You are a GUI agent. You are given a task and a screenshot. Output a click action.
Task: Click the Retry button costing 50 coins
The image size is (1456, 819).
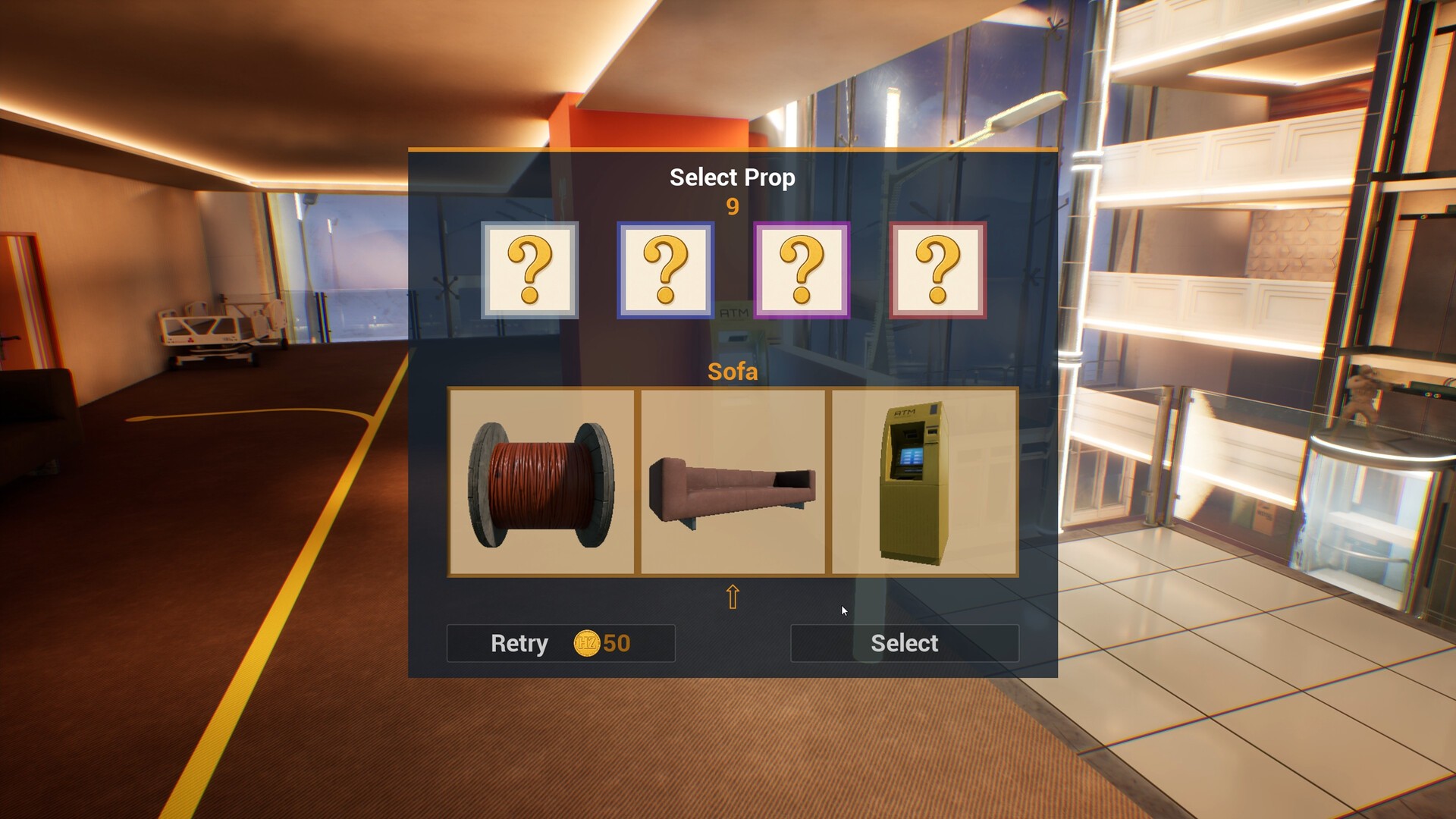tap(560, 643)
